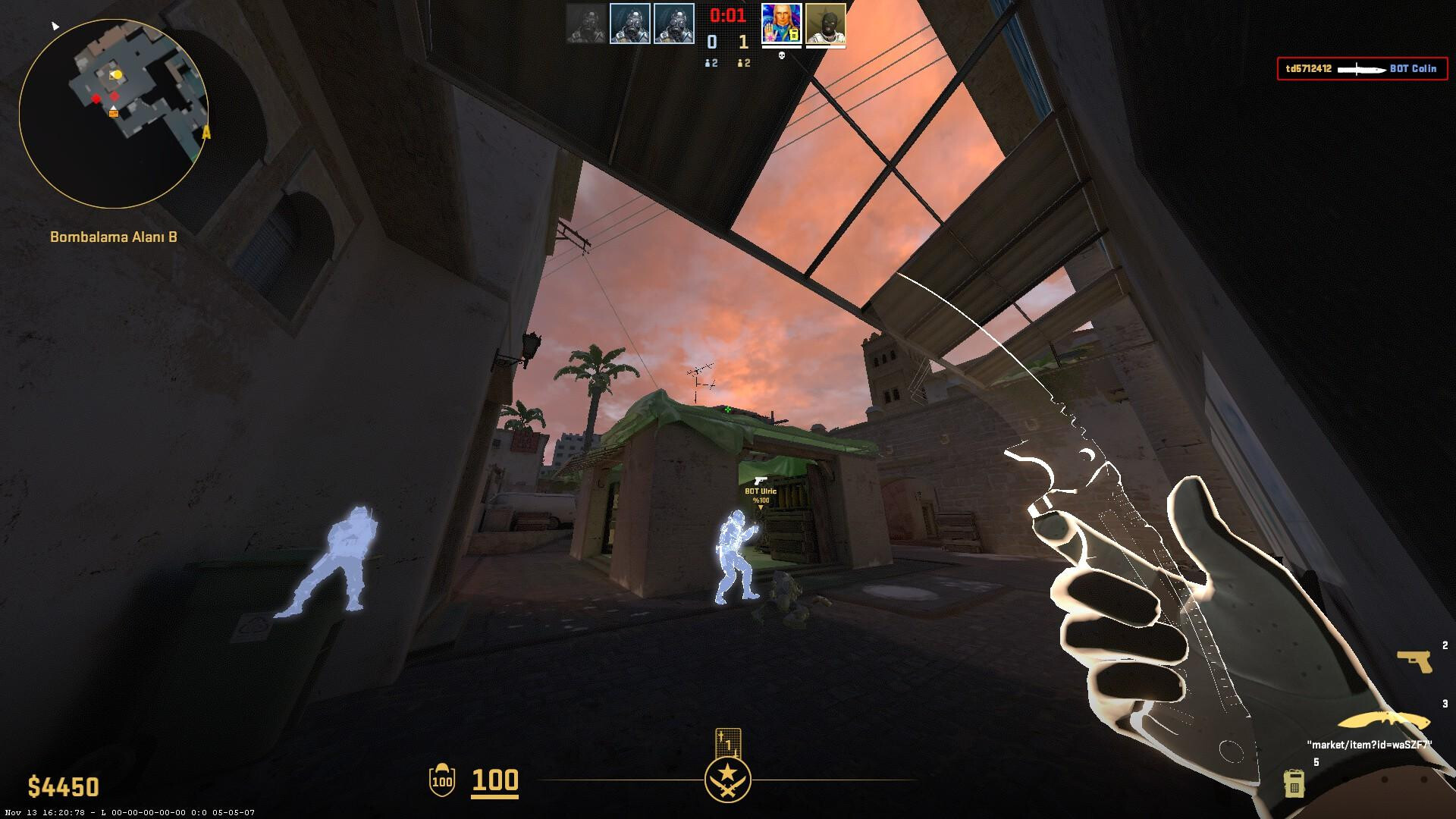1456x819 pixels.
Task: Select the C4 bomb in slot 5
Action: (1293, 783)
